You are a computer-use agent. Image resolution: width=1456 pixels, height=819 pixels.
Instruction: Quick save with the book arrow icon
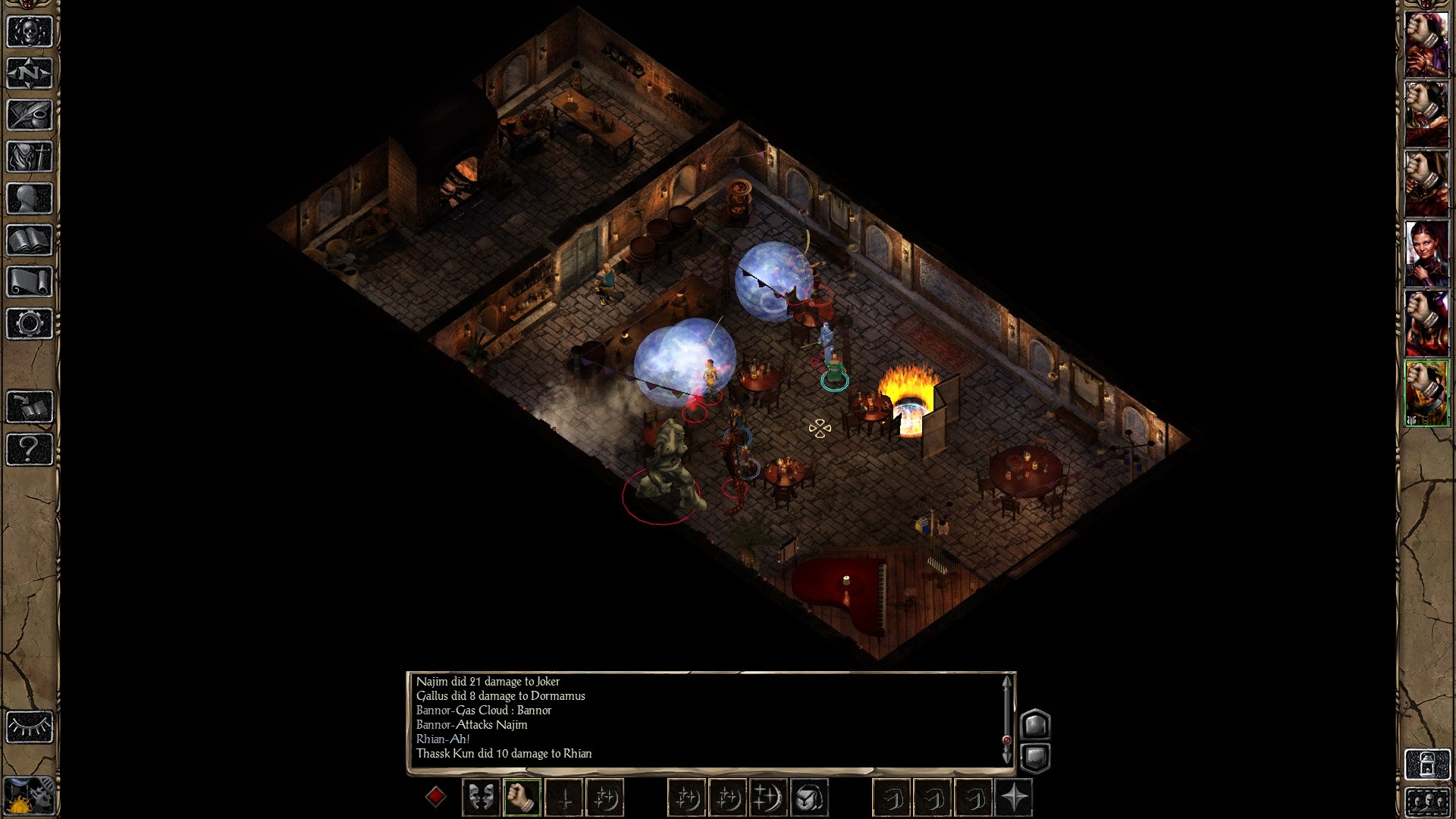tap(30, 407)
